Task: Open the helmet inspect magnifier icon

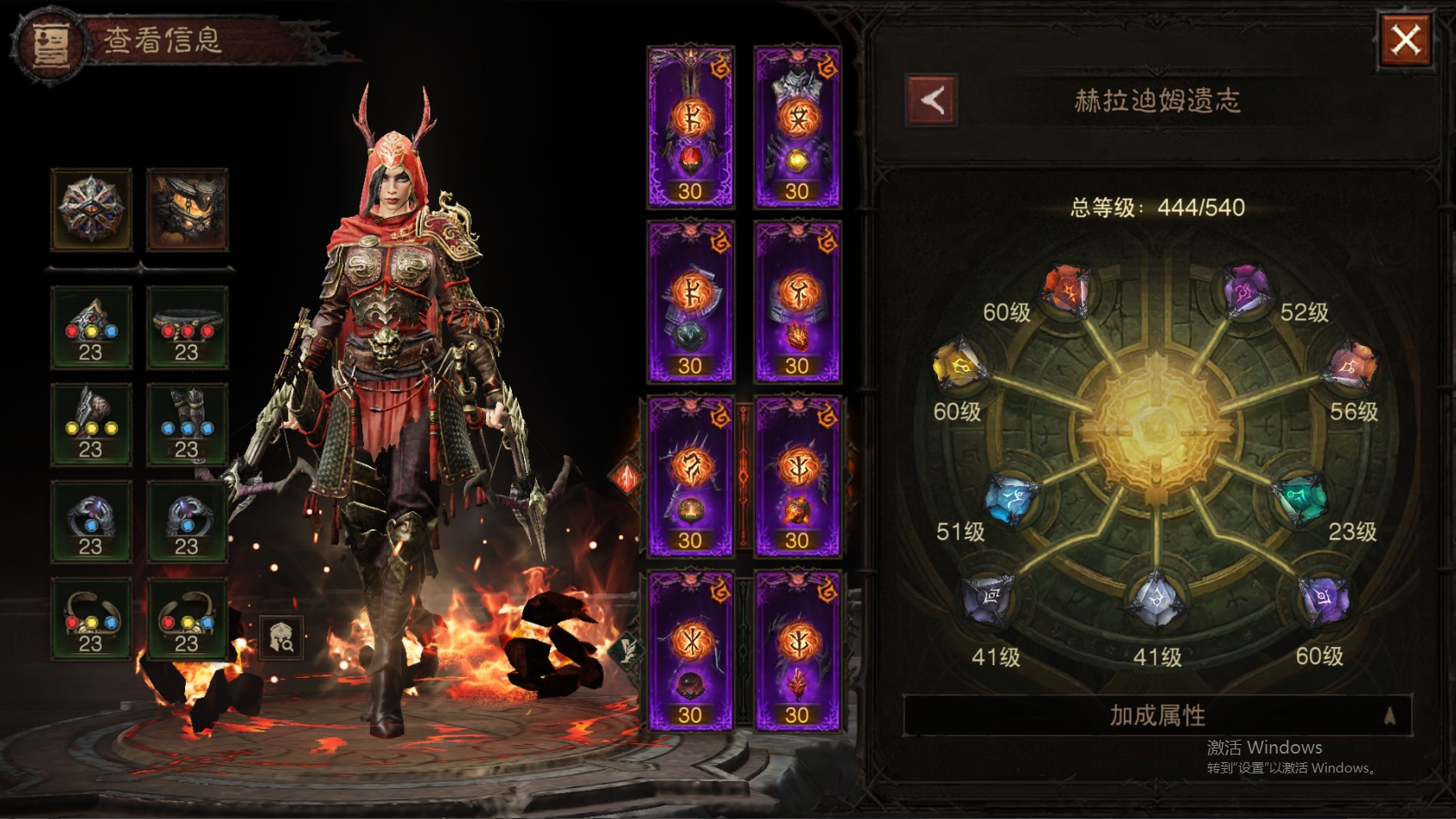Action: pos(281,637)
